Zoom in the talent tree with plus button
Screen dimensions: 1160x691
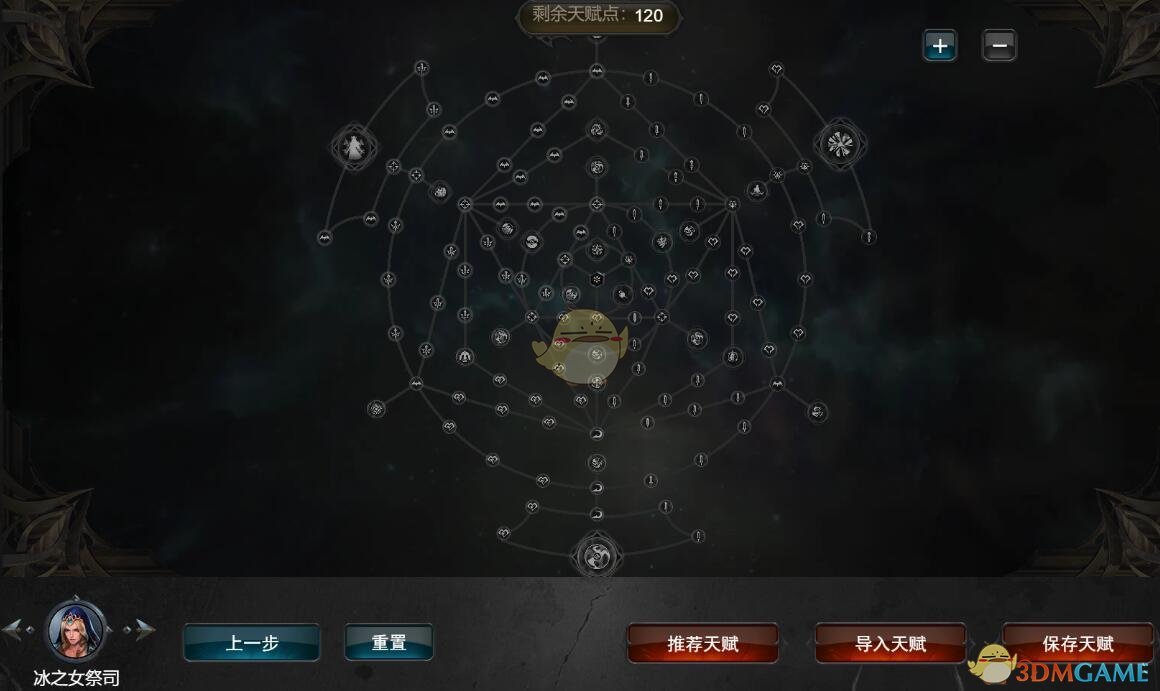click(x=939, y=45)
